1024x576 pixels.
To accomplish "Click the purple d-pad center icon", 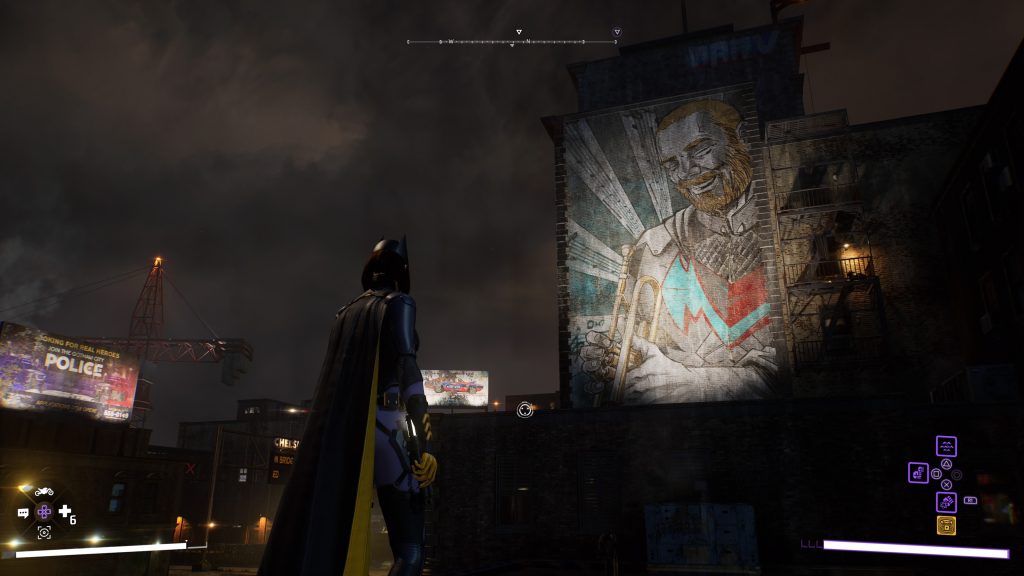I will [x=44, y=512].
